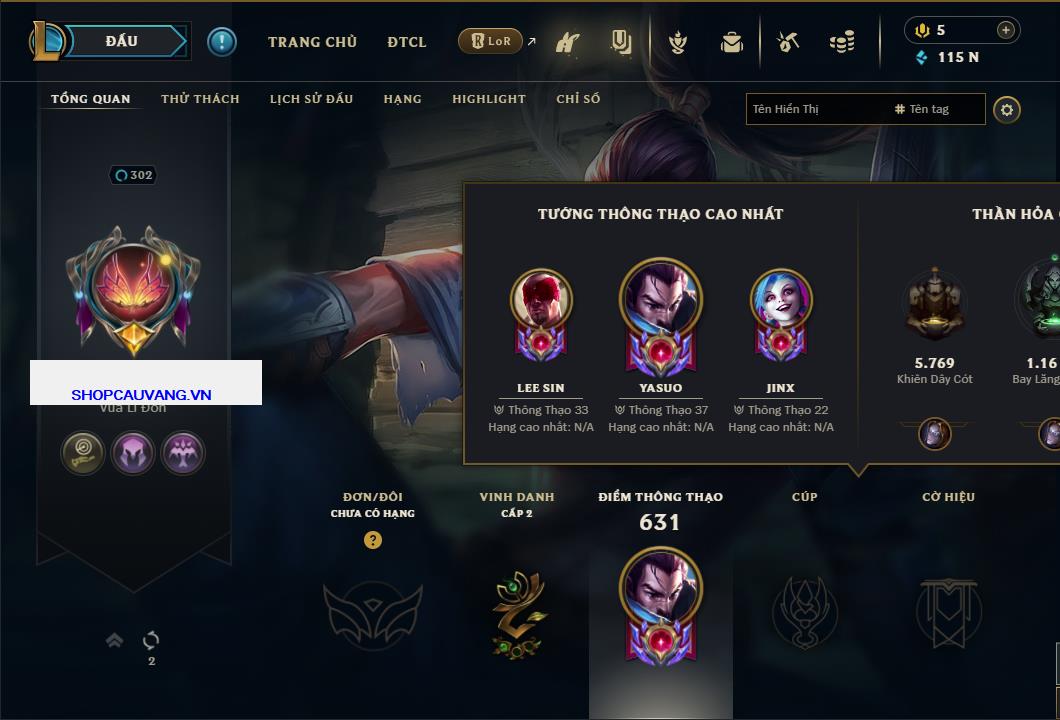Click the yellow question mark under ĐƠN/ĐÔI

click(373, 540)
